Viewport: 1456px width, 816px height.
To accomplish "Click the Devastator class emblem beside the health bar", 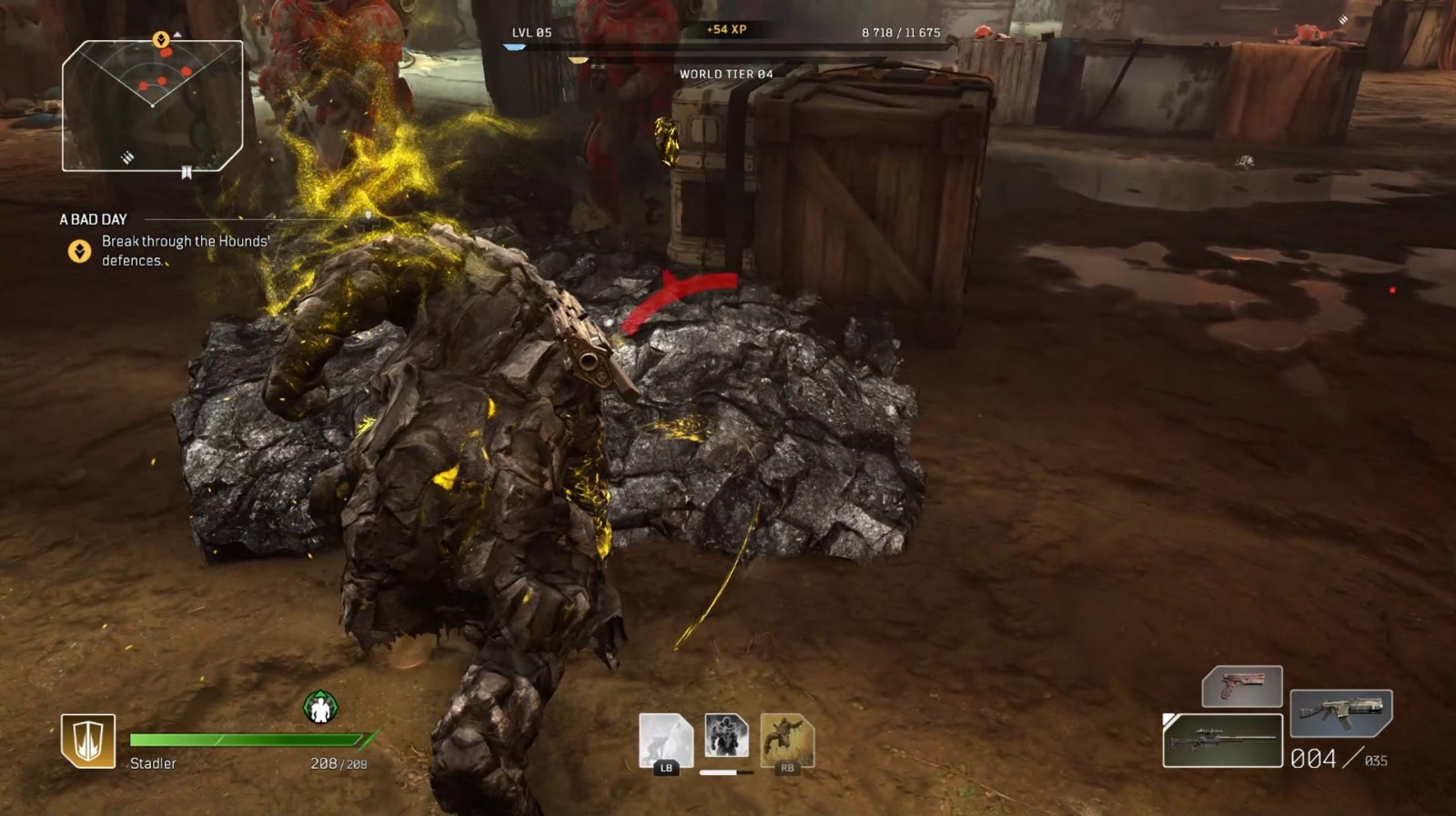I will 88,740.
